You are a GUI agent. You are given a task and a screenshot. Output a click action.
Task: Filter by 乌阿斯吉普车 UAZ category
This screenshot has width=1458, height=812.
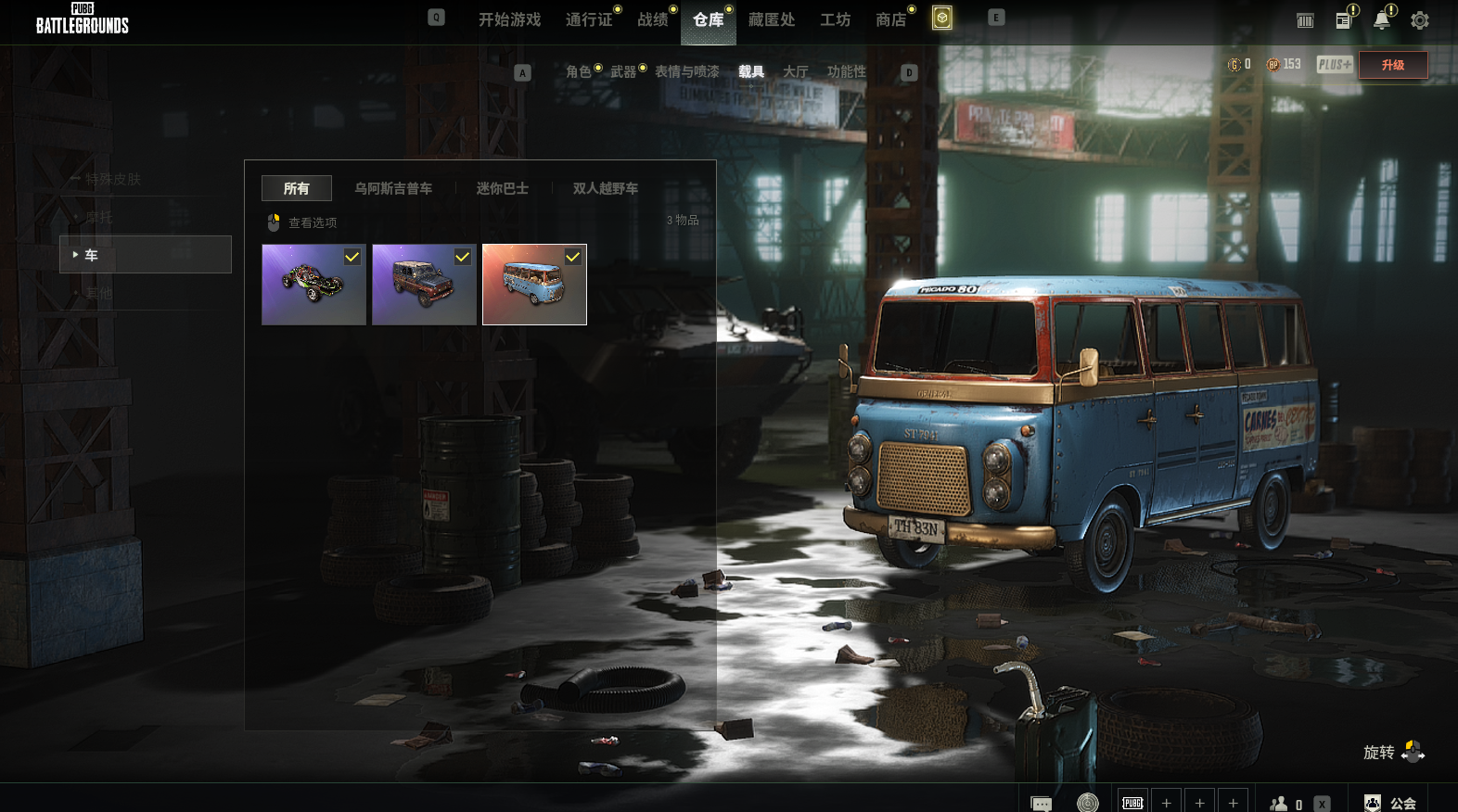pos(393,188)
